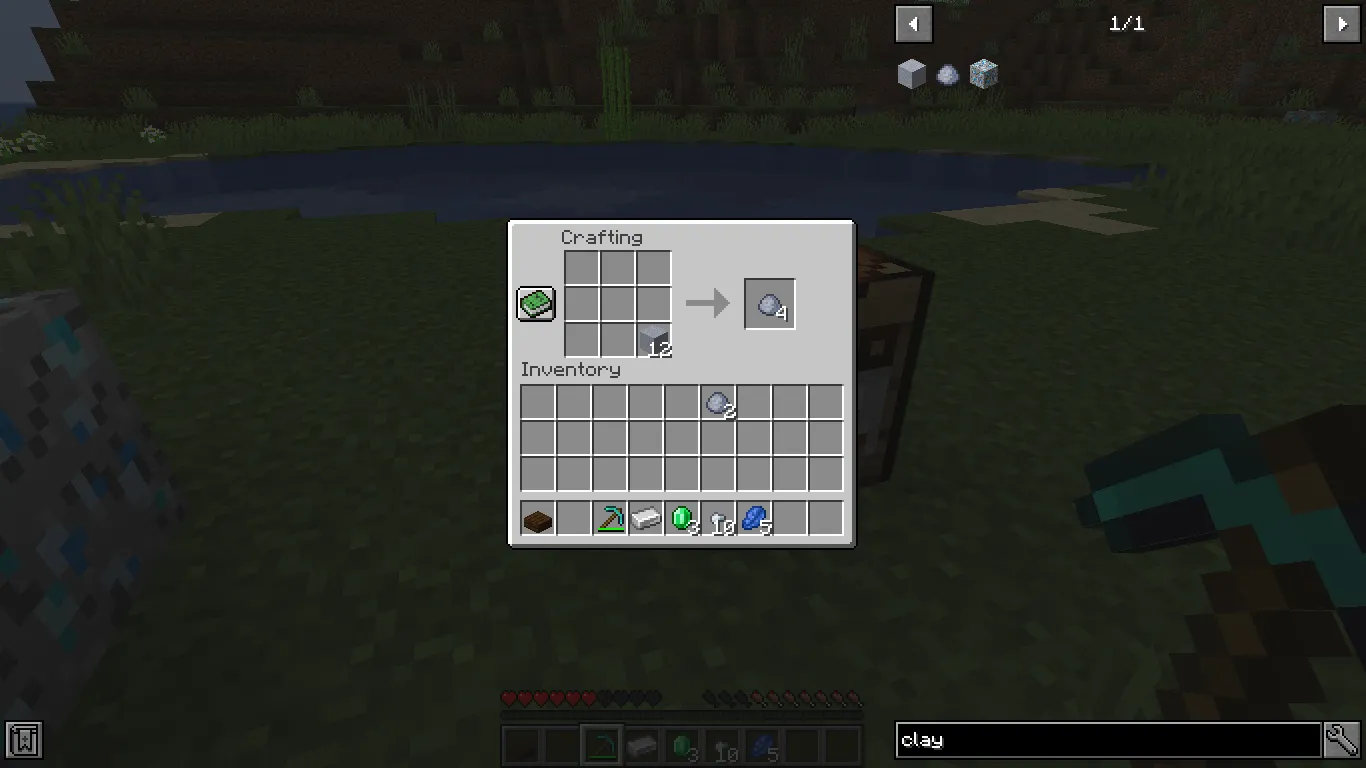Click the dark oak slab in the hotbar

tap(538, 517)
